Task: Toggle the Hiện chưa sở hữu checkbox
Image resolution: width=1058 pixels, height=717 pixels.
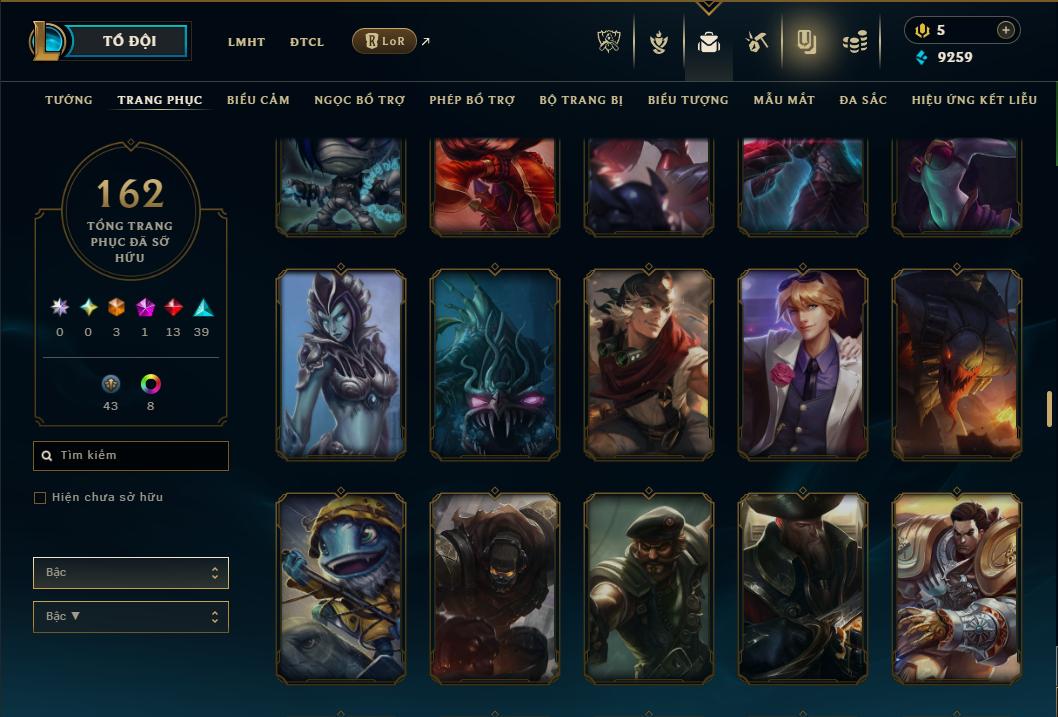Action: [x=40, y=497]
